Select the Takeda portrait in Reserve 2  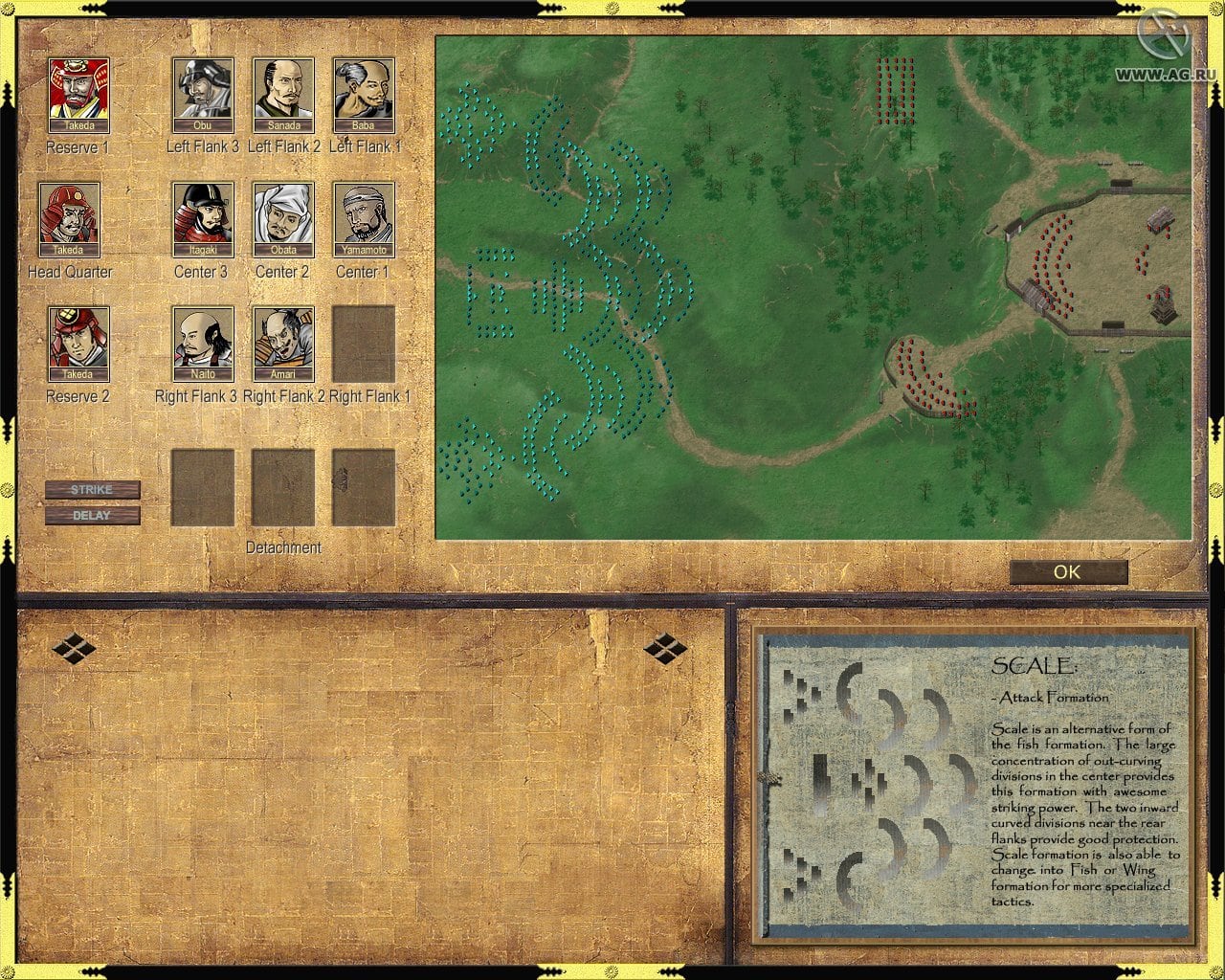click(x=78, y=344)
